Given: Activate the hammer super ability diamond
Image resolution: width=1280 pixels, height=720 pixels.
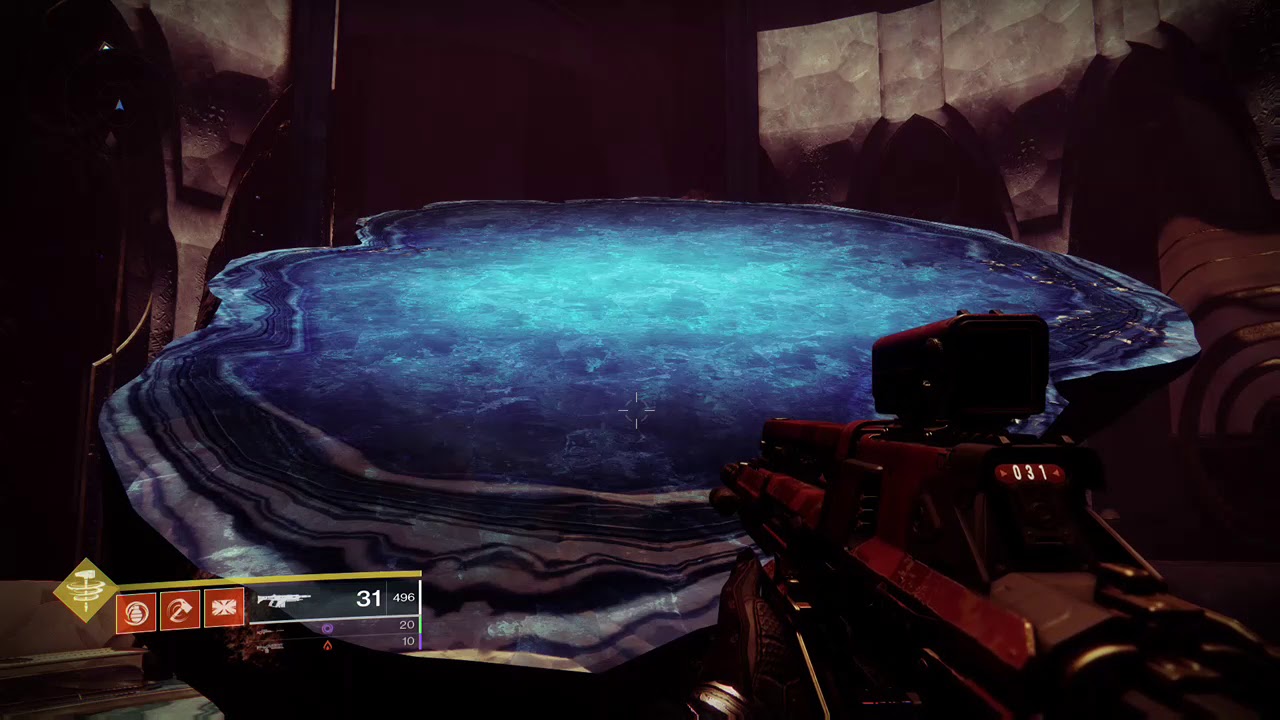Looking at the screenshot, I should (86, 590).
